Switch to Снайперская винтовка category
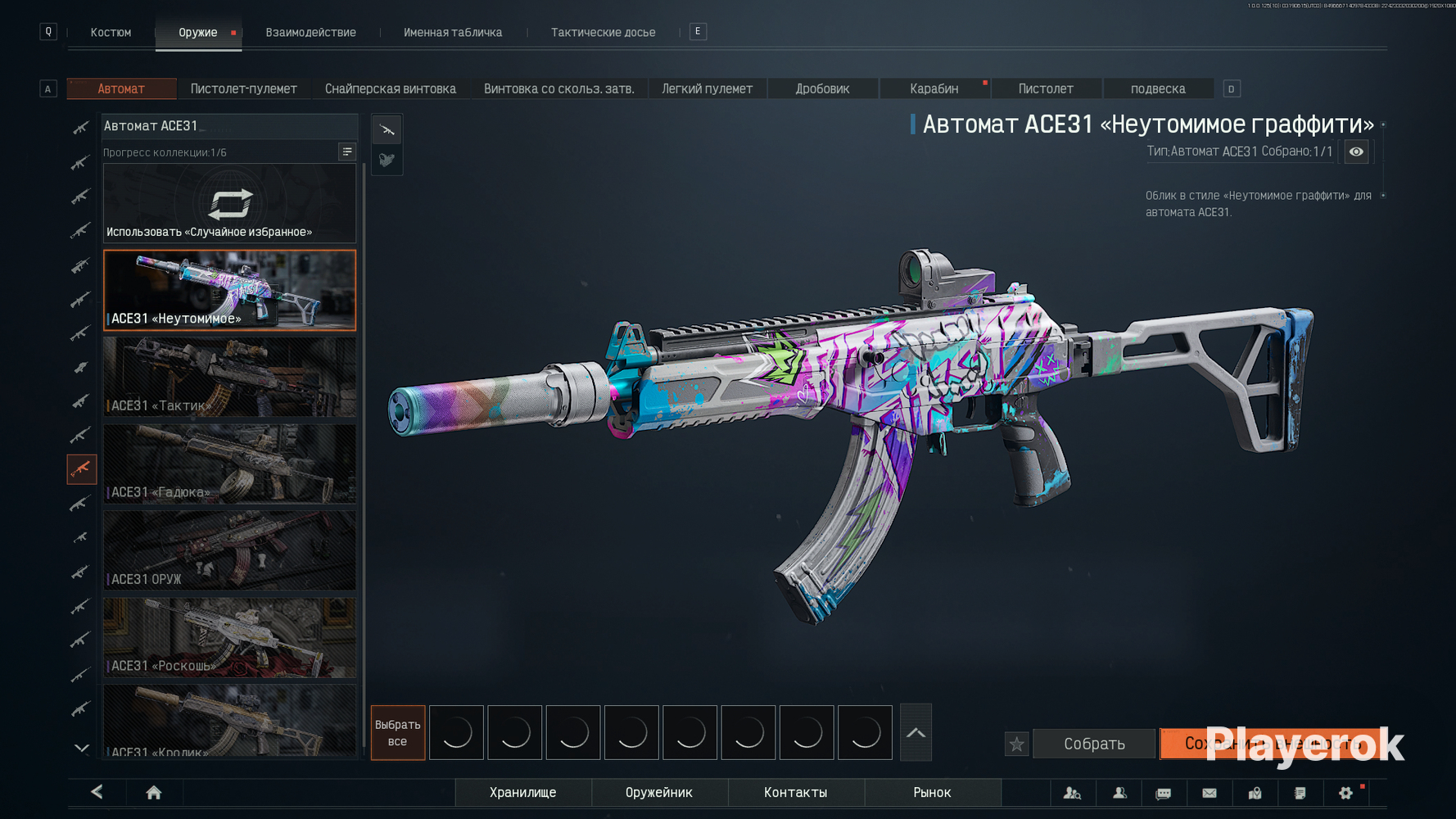Image resolution: width=1456 pixels, height=819 pixels. coord(390,88)
